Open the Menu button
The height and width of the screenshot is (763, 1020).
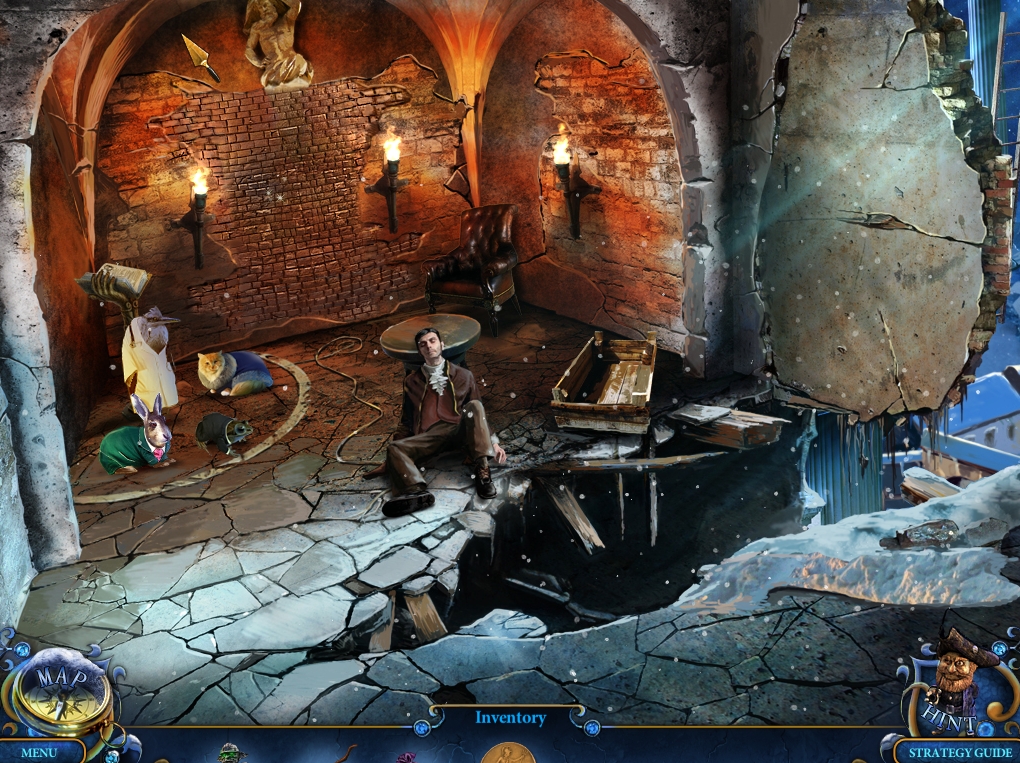coord(39,752)
